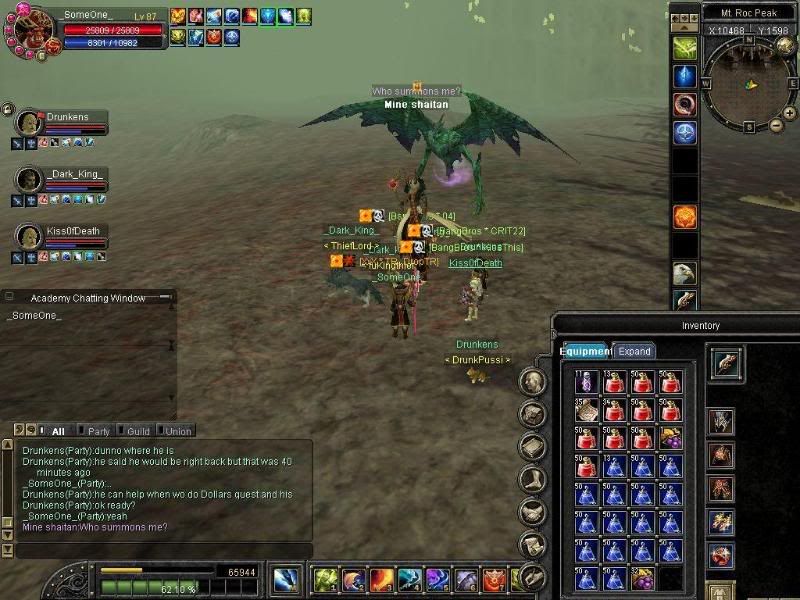800x600 pixels.
Task: Use the purple elixir in the inventory
Action: [586, 382]
